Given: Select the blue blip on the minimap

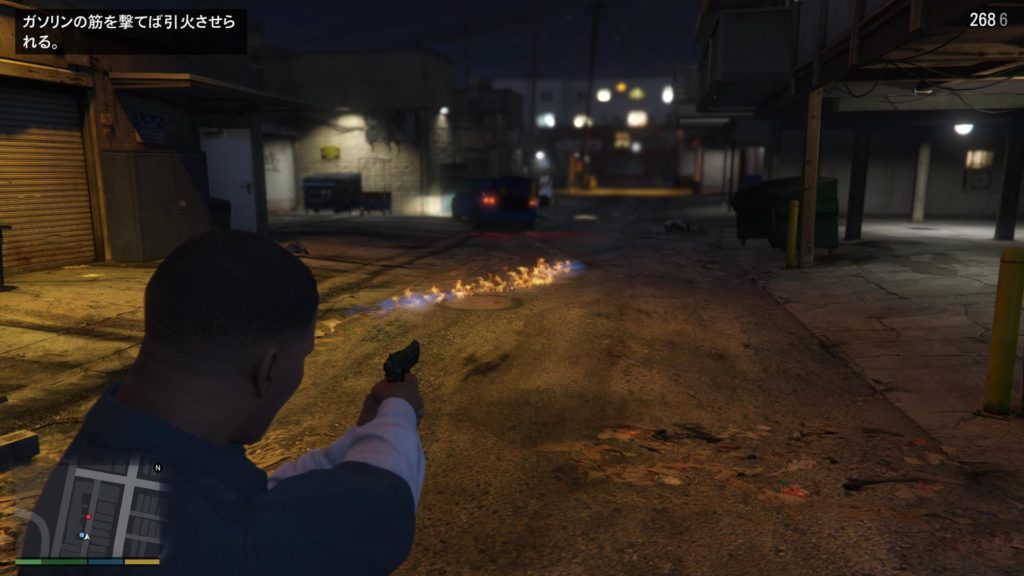Looking at the screenshot, I should pyautogui.click(x=80, y=535).
